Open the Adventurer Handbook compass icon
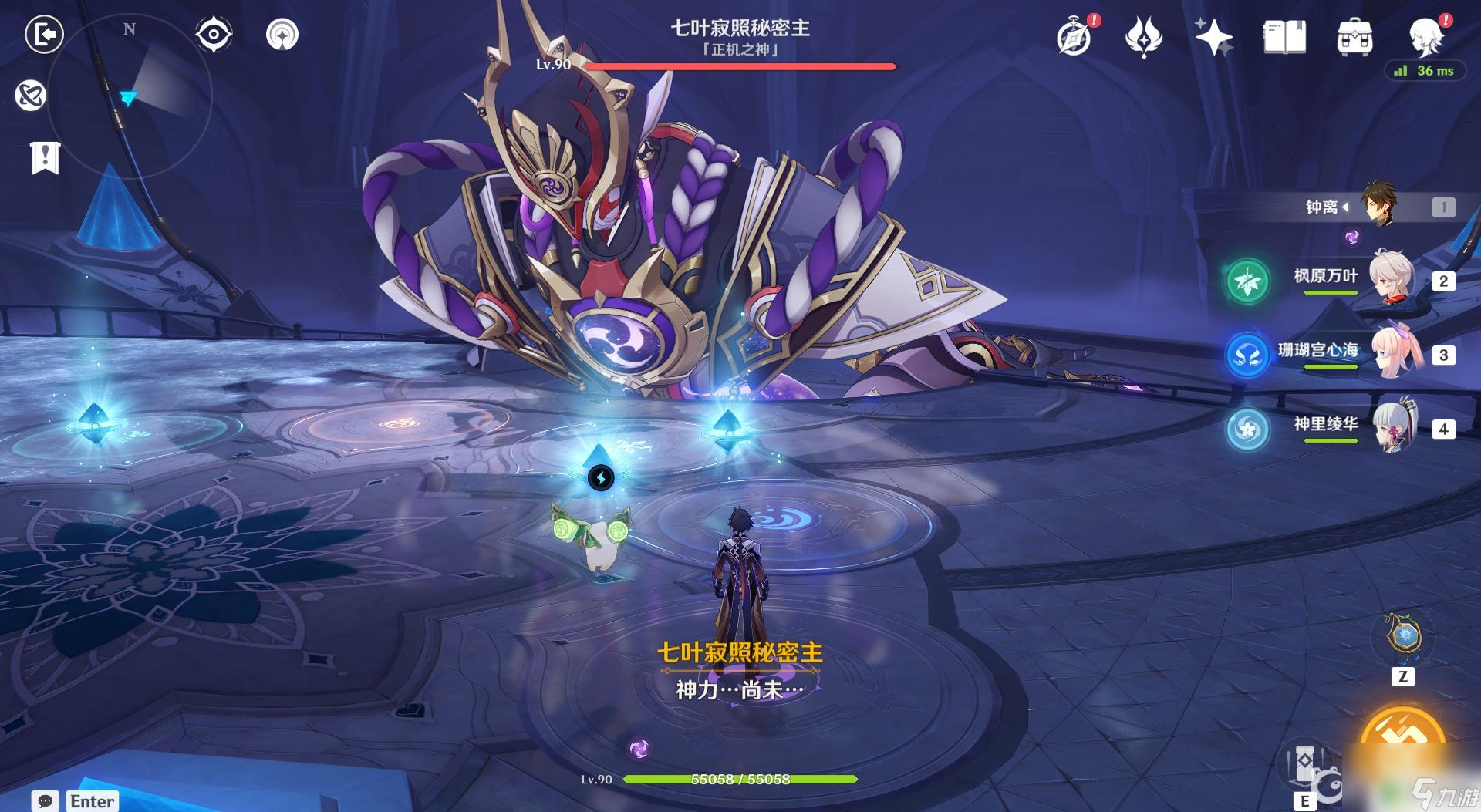 (x=1074, y=37)
